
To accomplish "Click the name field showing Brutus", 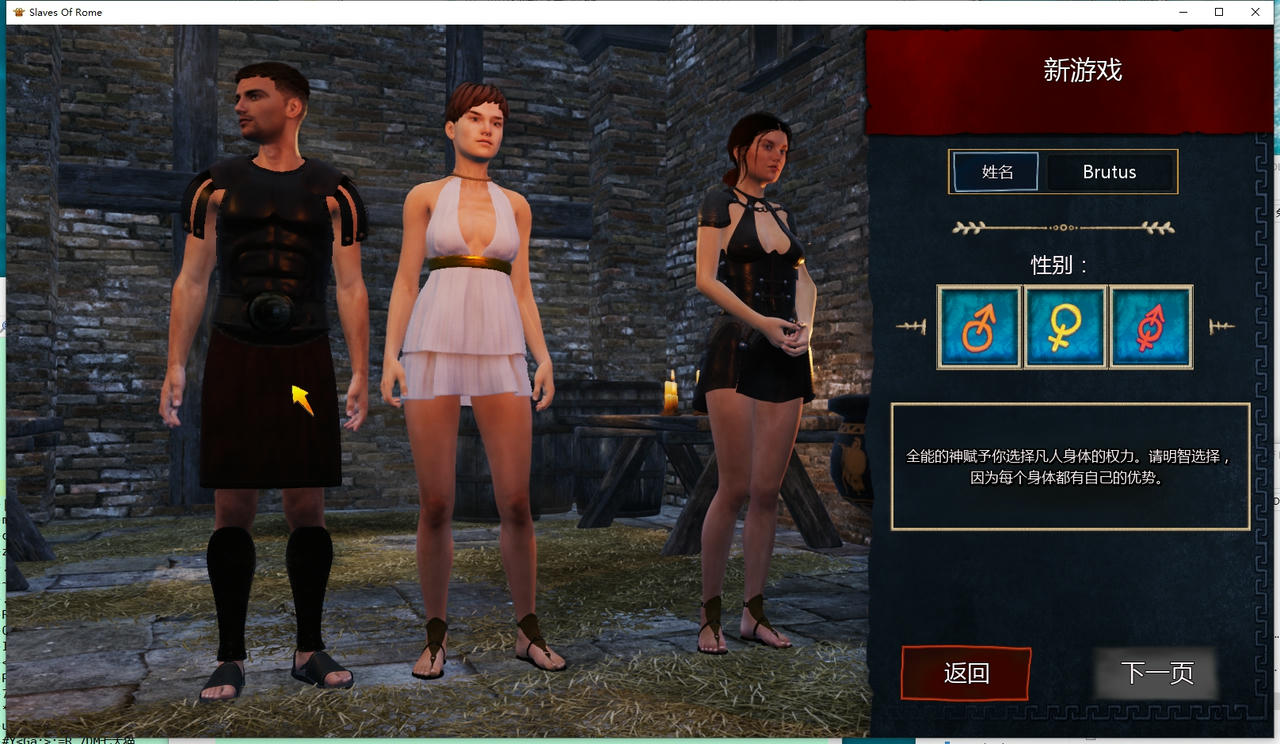I will [1110, 171].
